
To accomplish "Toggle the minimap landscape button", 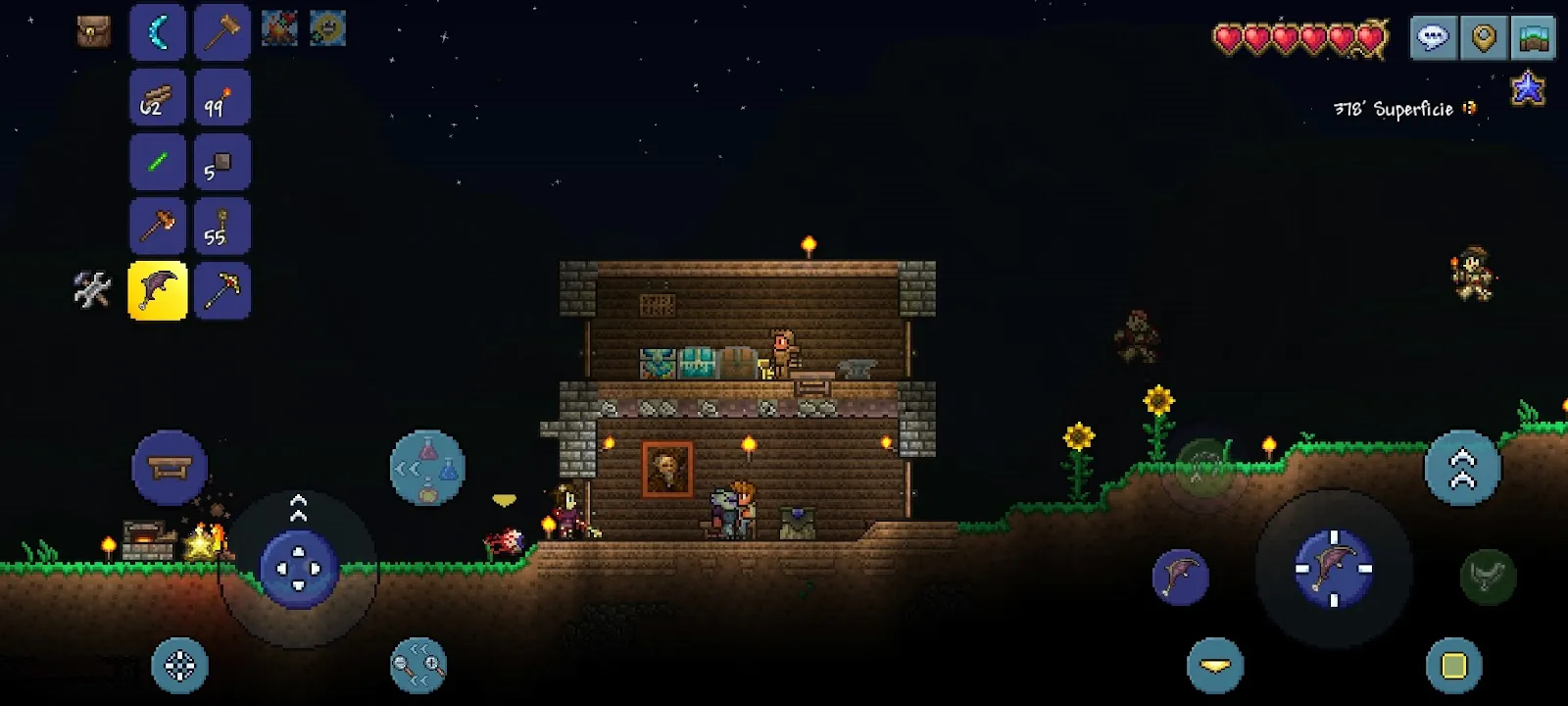I will (x=1533, y=38).
